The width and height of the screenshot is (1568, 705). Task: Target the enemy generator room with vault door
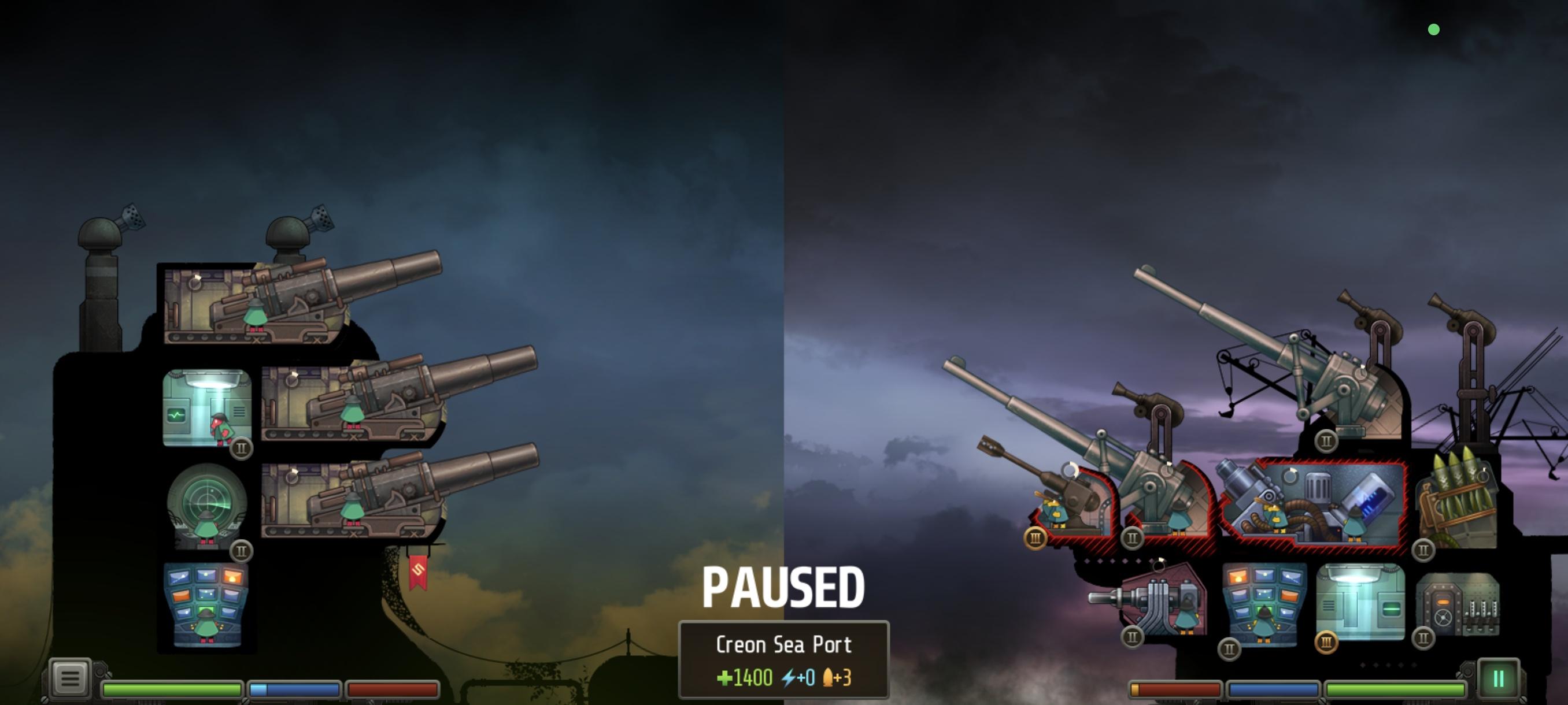tap(1458, 605)
